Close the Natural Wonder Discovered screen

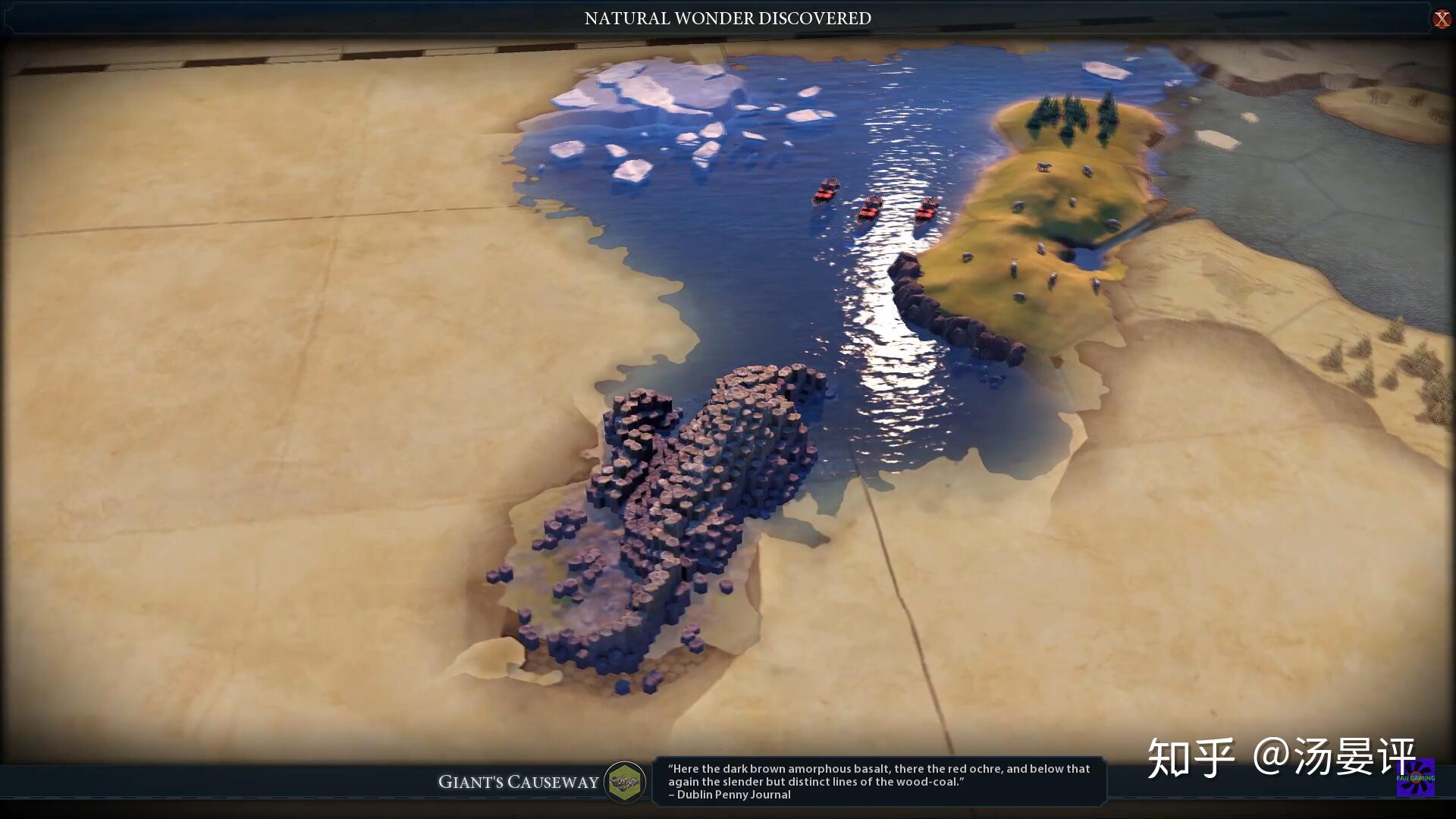tap(1441, 19)
